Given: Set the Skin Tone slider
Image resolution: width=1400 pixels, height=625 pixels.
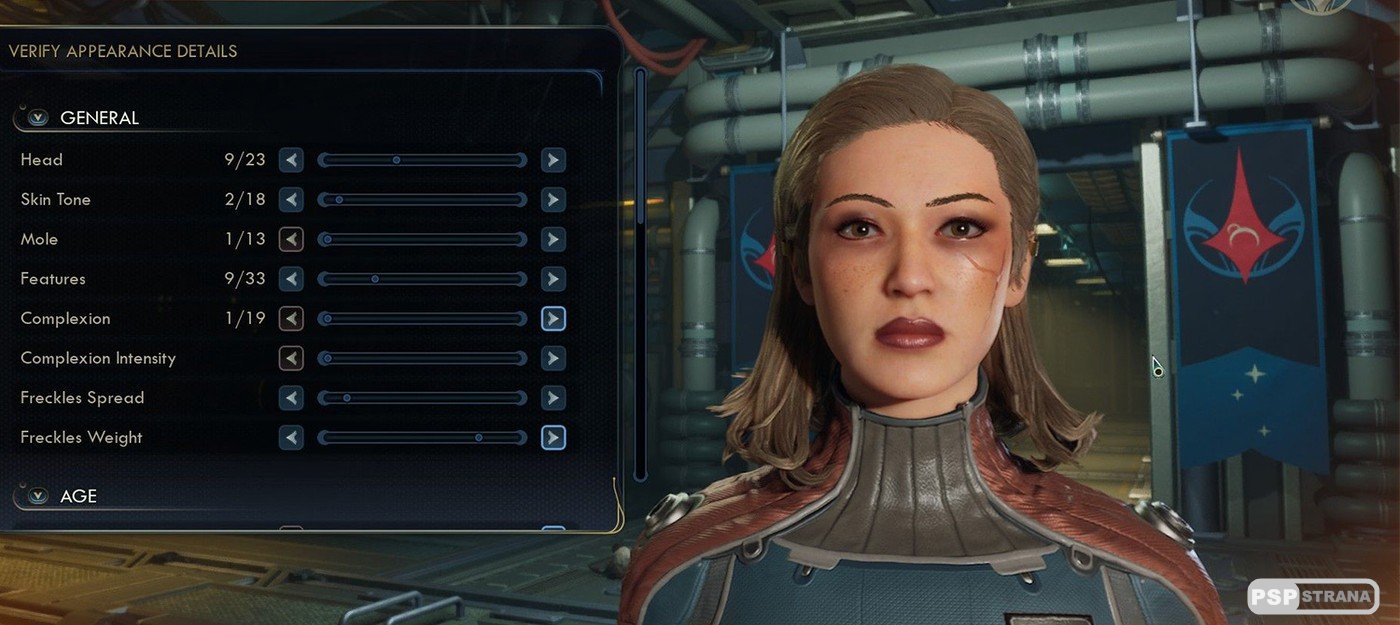Looking at the screenshot, I should tap(422, 200).
